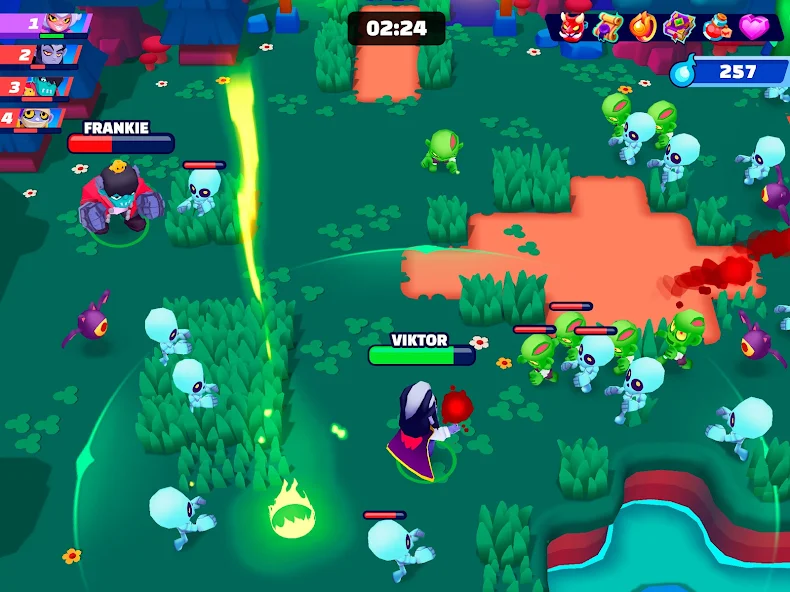Activate the orange flame ring icon
This screenshot has height=592, width=790.
point(643,26)
